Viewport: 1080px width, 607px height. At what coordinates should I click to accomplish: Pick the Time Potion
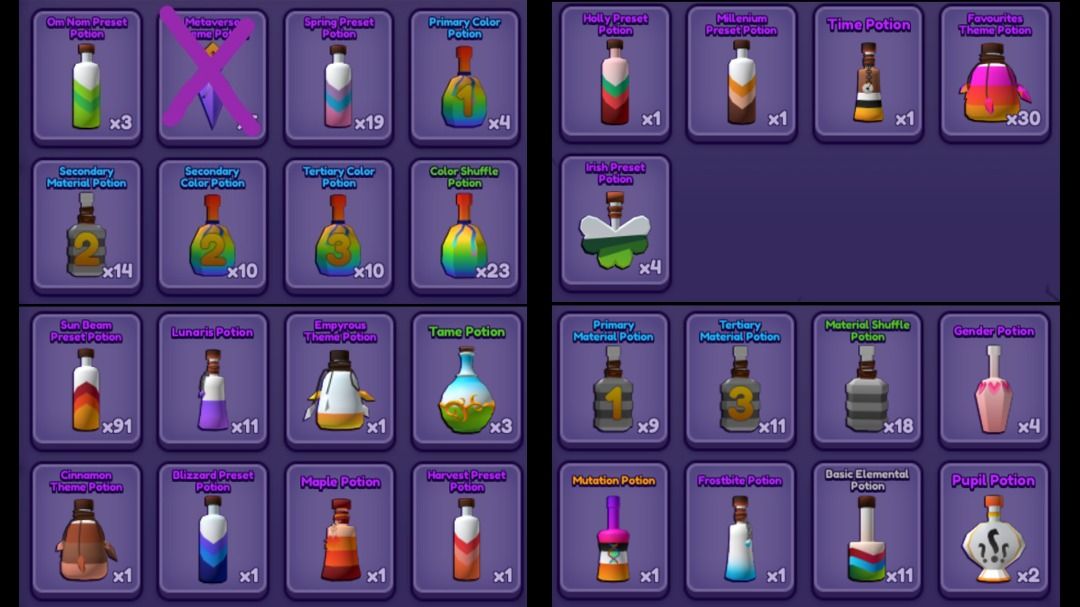pyautogui.click(x=868, y=74)
